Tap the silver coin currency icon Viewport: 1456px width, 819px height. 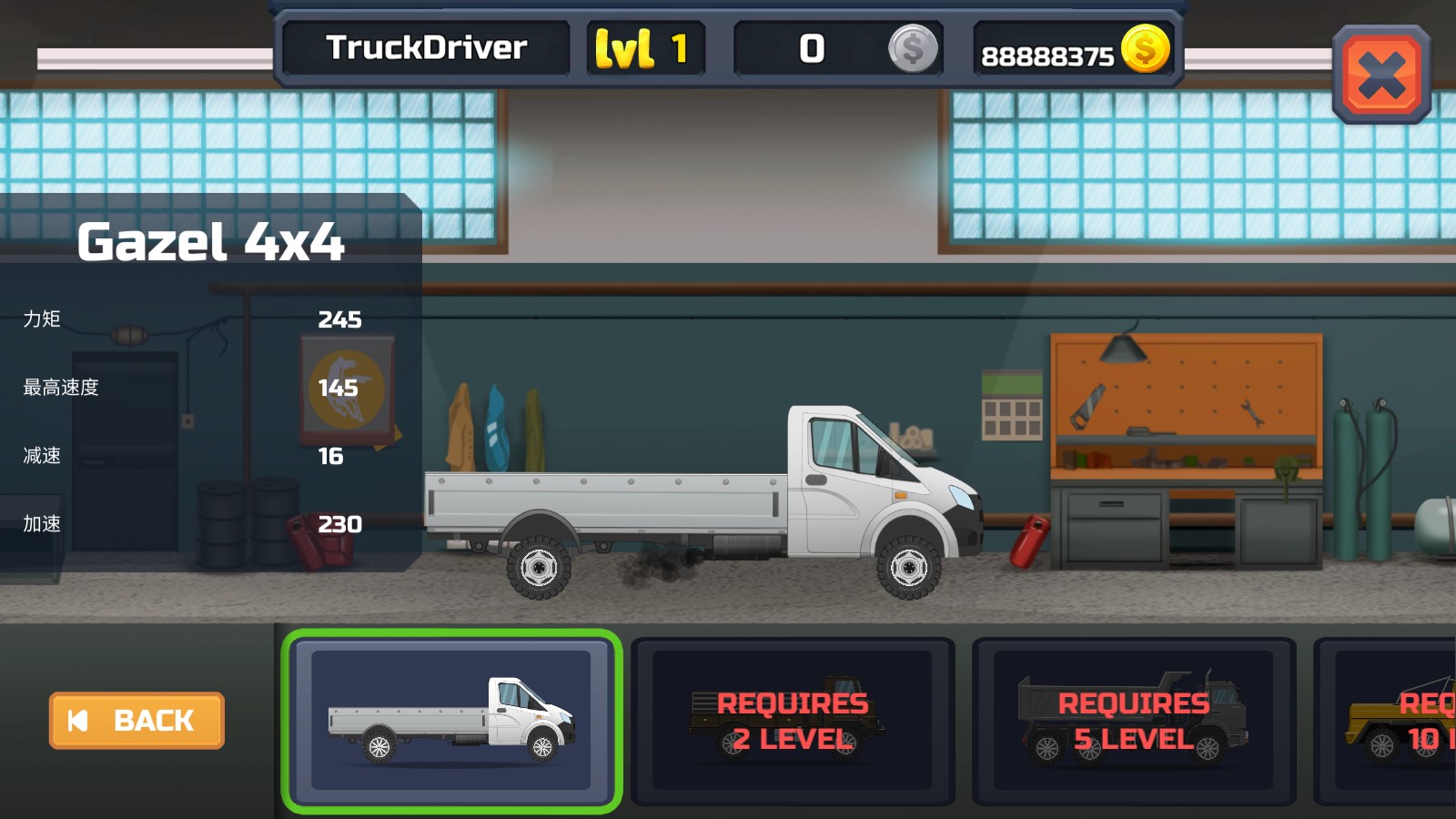913,49
